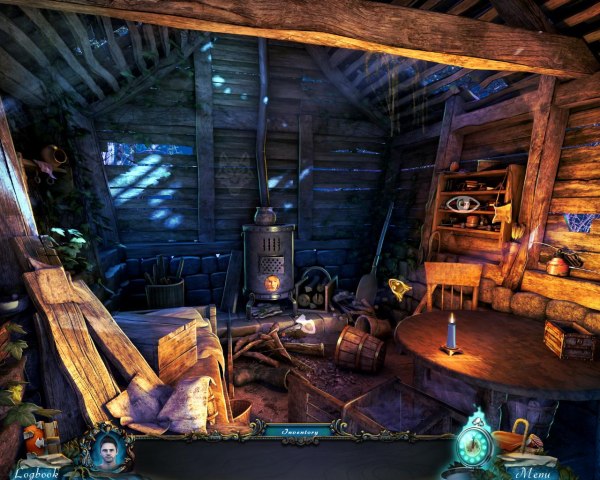Activate the glowing pocket watch hint

click(475, 444)
